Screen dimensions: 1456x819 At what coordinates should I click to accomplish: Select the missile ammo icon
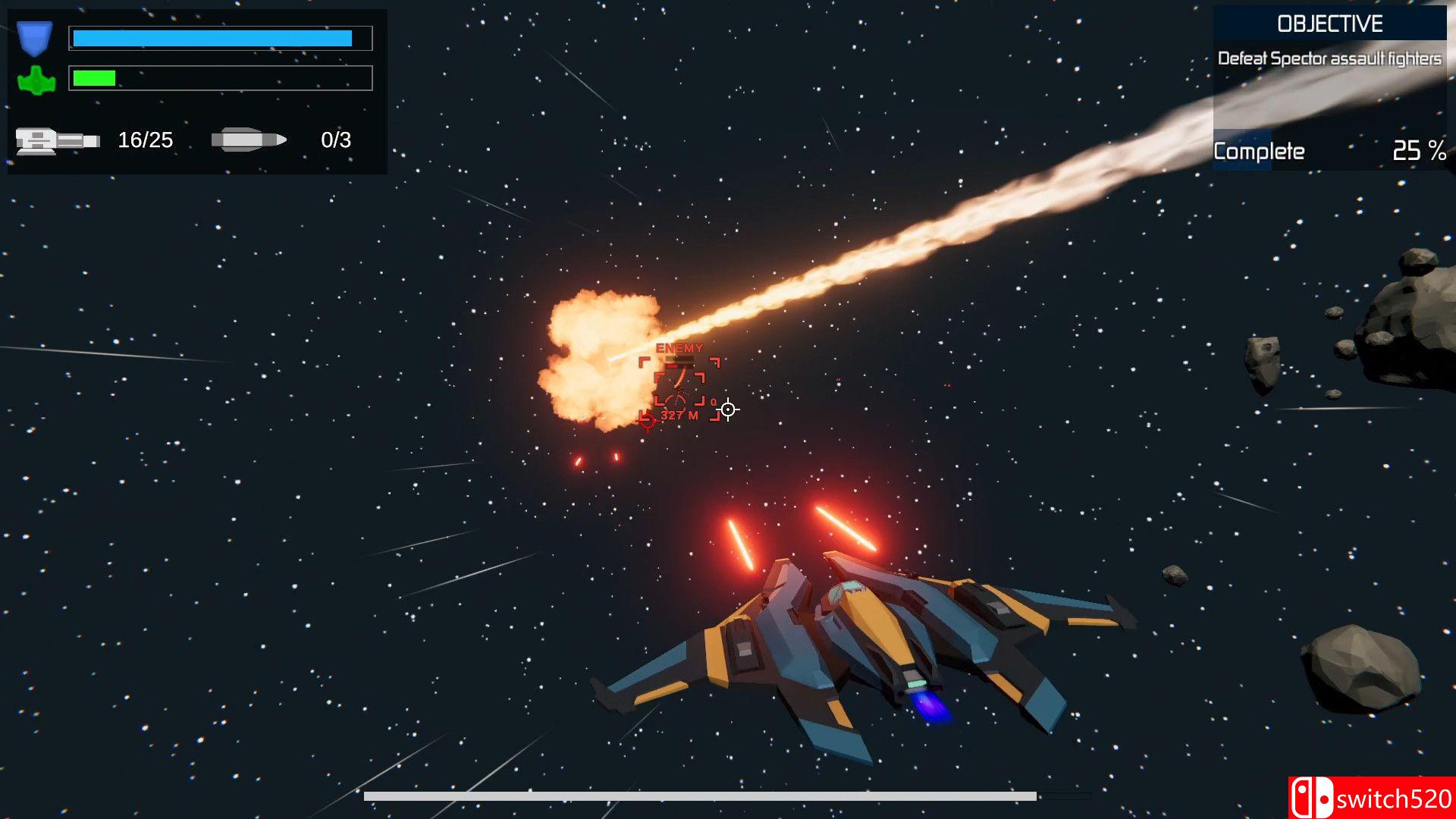click(250, 139)
